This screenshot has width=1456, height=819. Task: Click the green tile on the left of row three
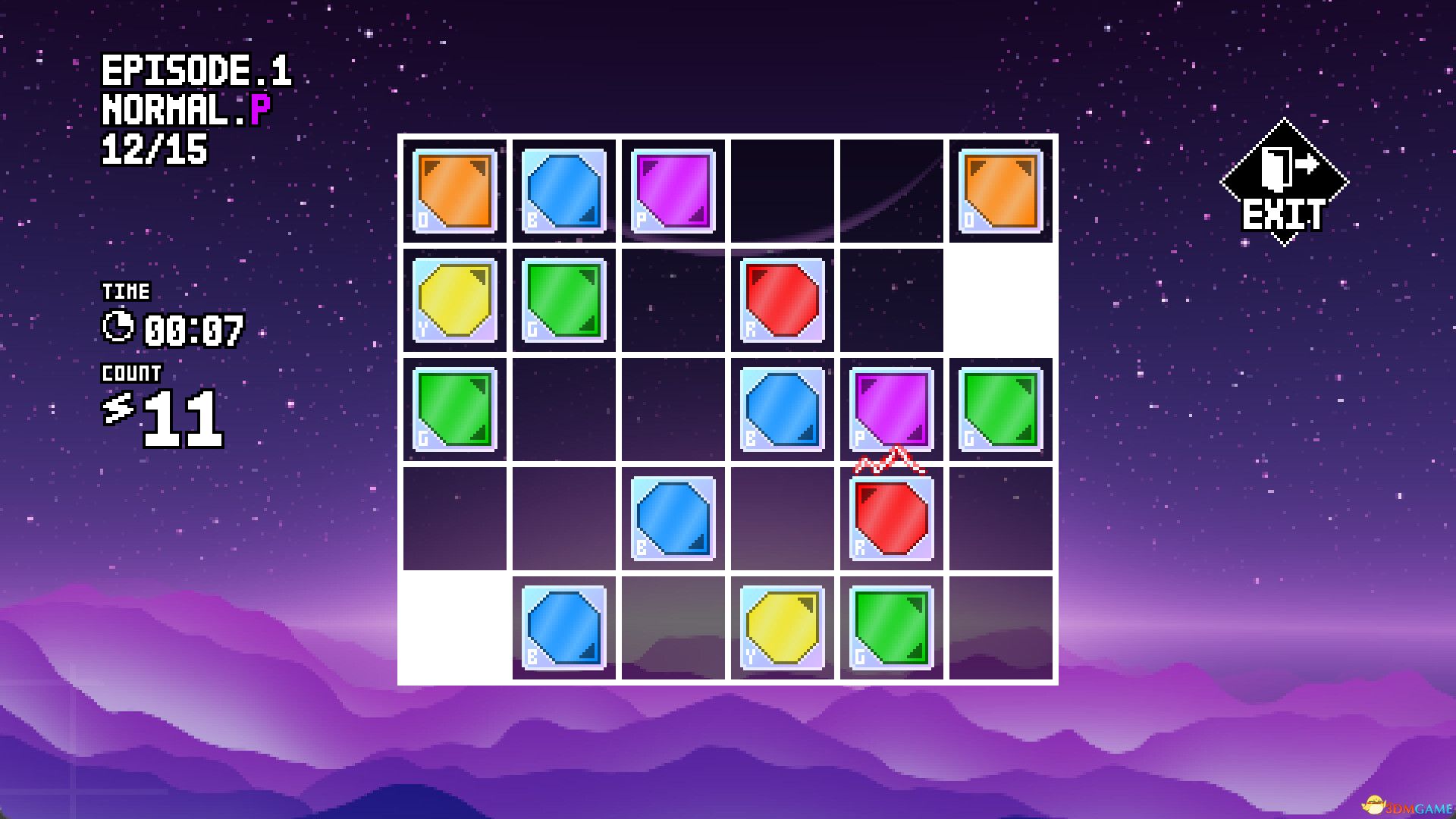tap(453, 408)
